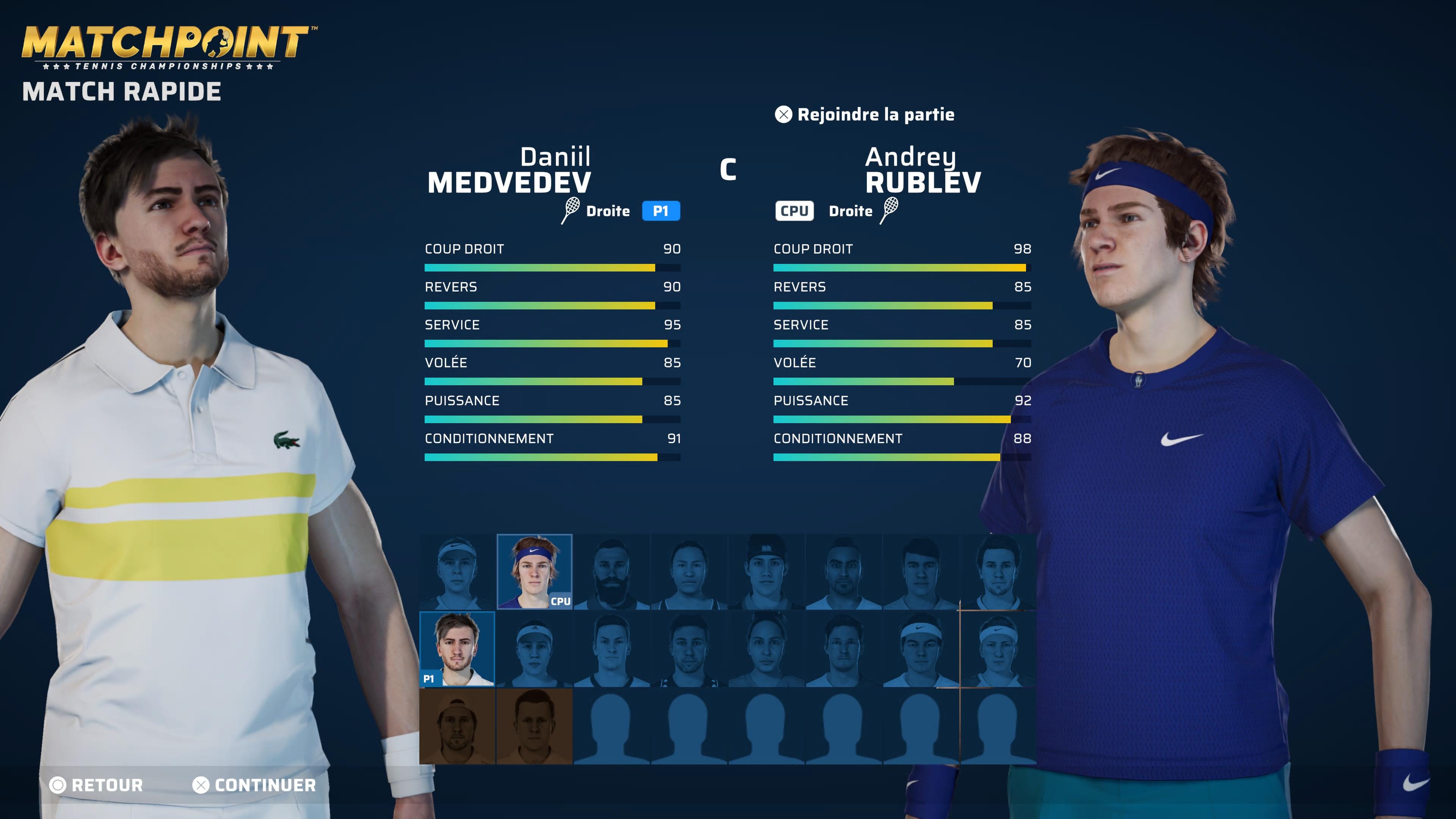Select the Rublev portrait tagged CPU
The height and width of the screenshot is (819, 1456).
534,571
